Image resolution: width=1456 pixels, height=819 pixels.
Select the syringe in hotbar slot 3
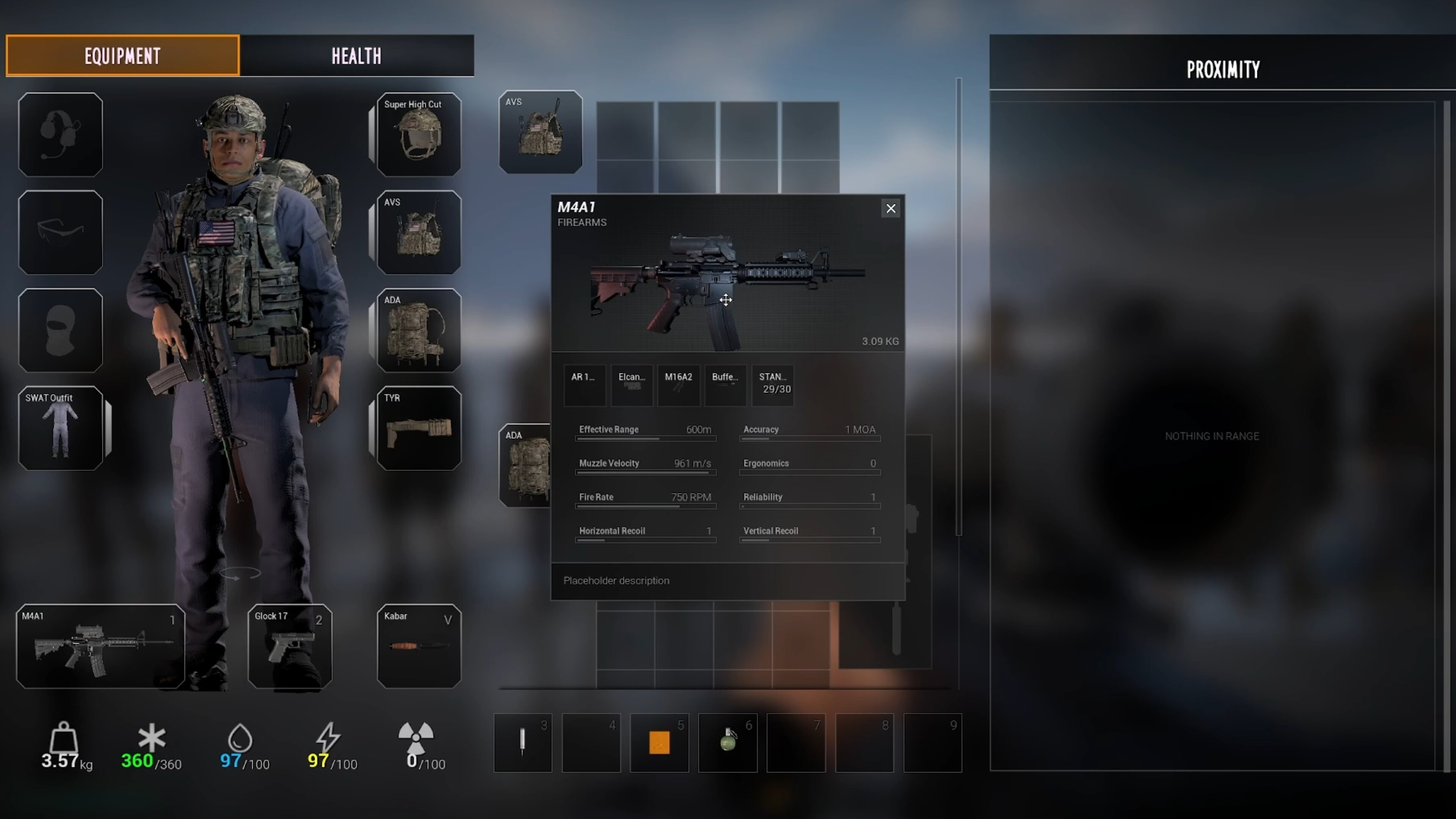(x=522, y=743)
